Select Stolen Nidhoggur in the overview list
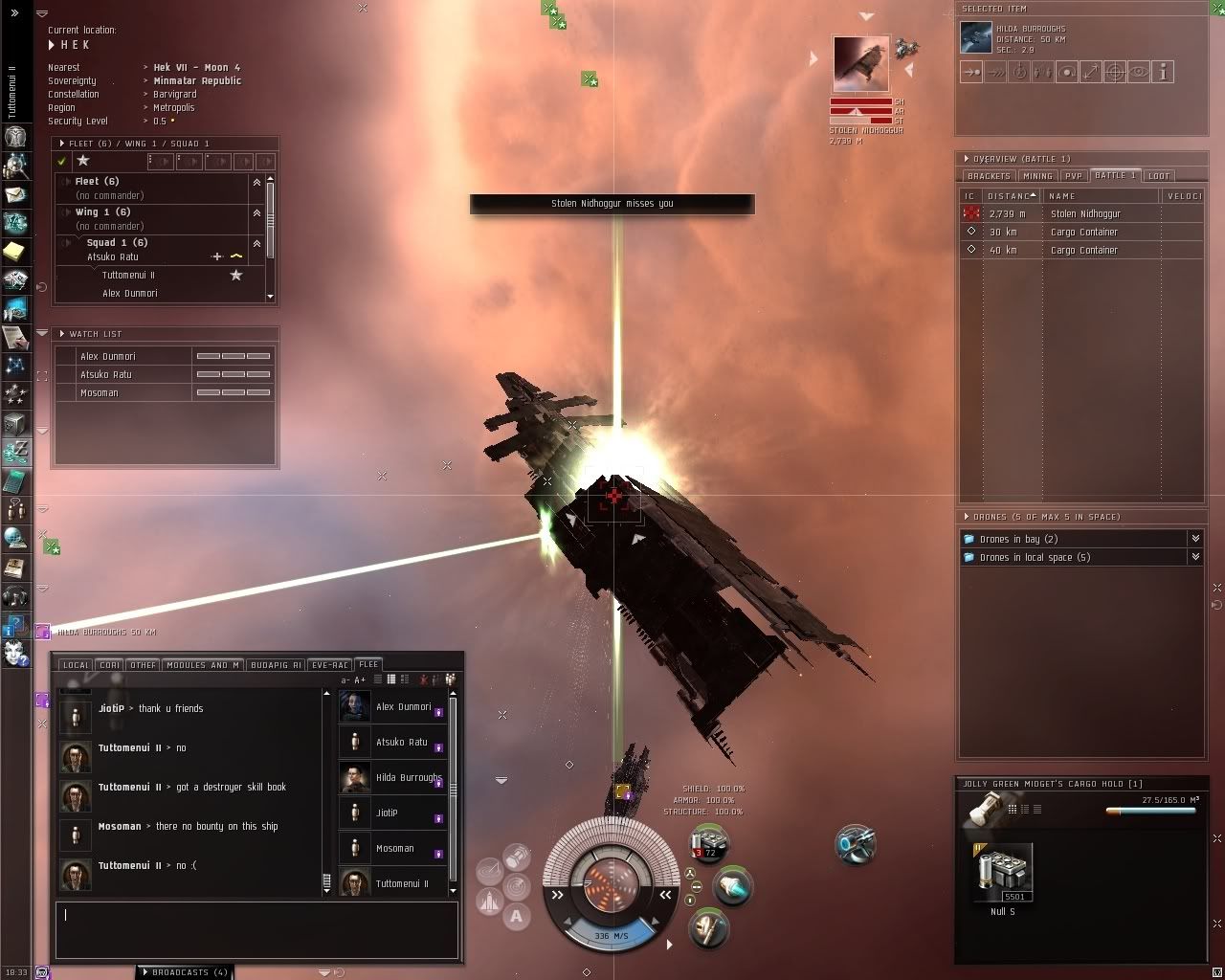Image resolution: width=1225 pixels, height=980 pixels. (1085, 214)
